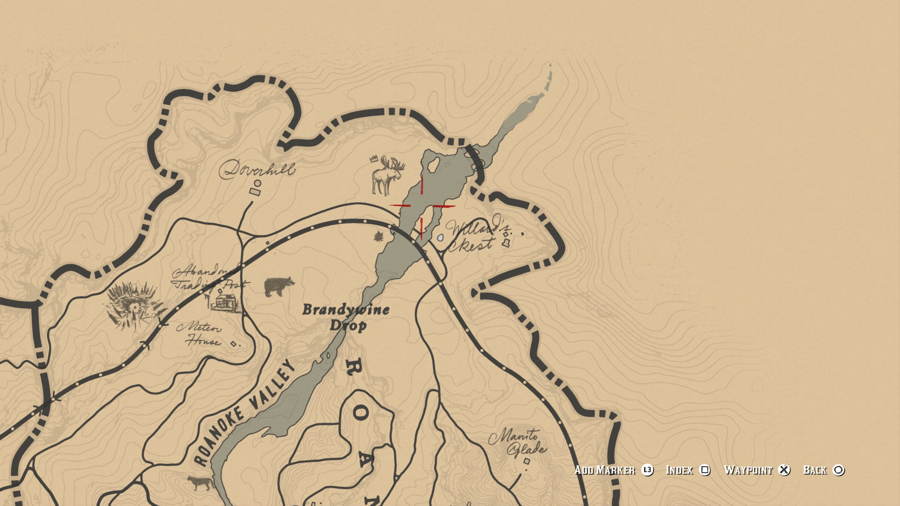This screenshot has width=900, height=506.
Task: Click the spiky crater landmark sketch
Action: point(133,303)
